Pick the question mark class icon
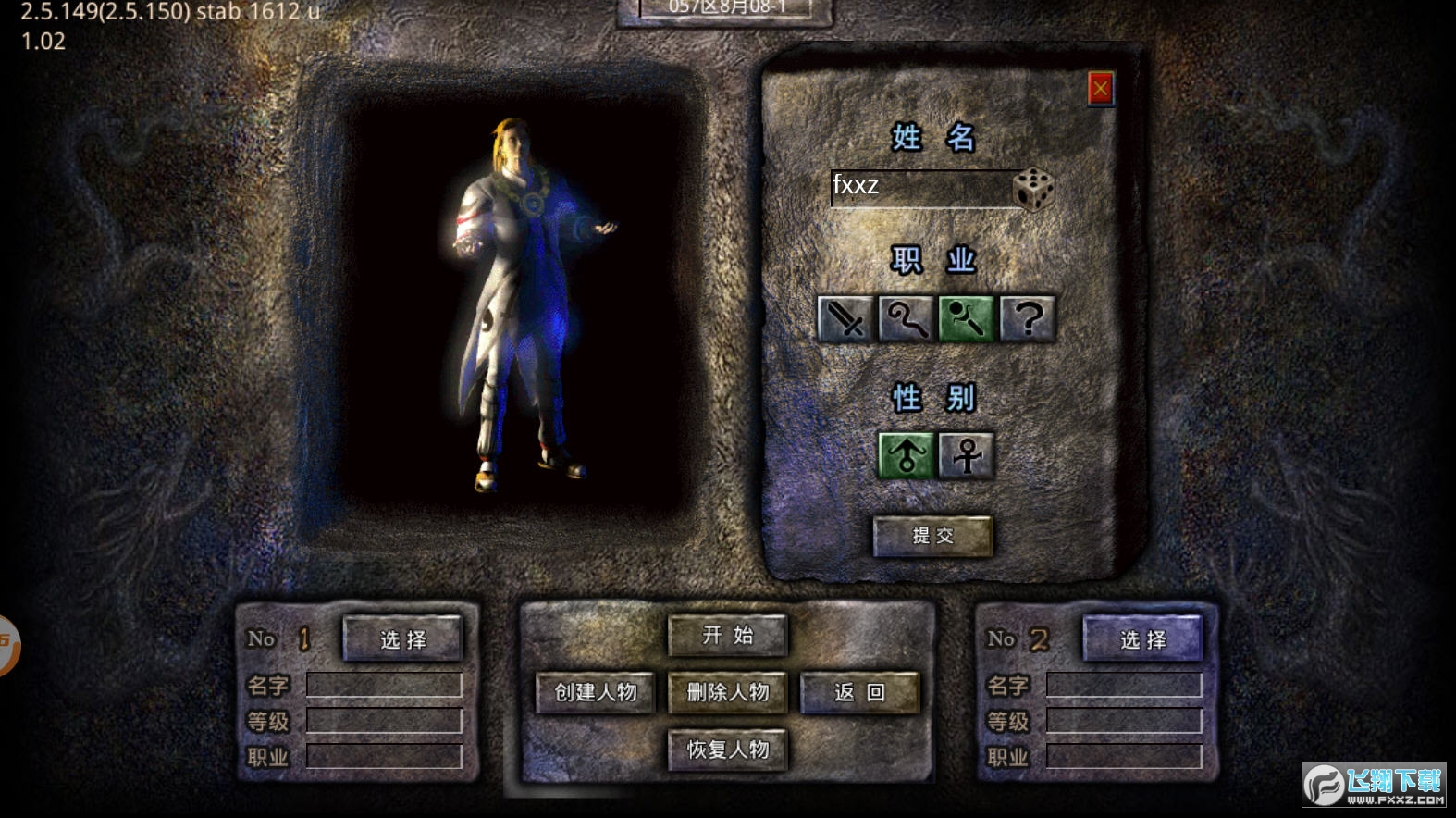 click(x=1027, y=320)
